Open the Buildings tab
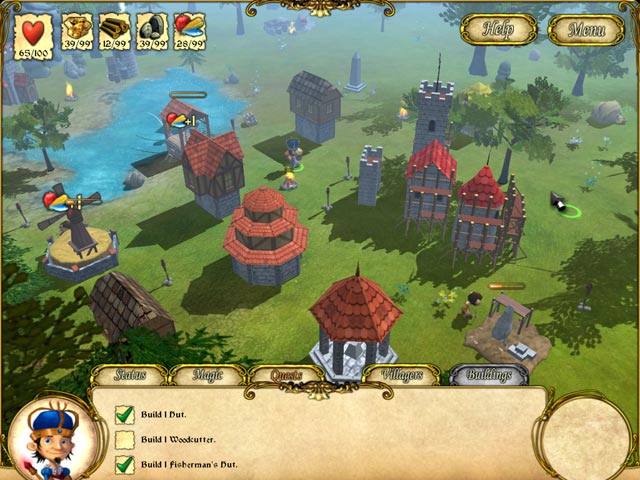 point(488,375)
